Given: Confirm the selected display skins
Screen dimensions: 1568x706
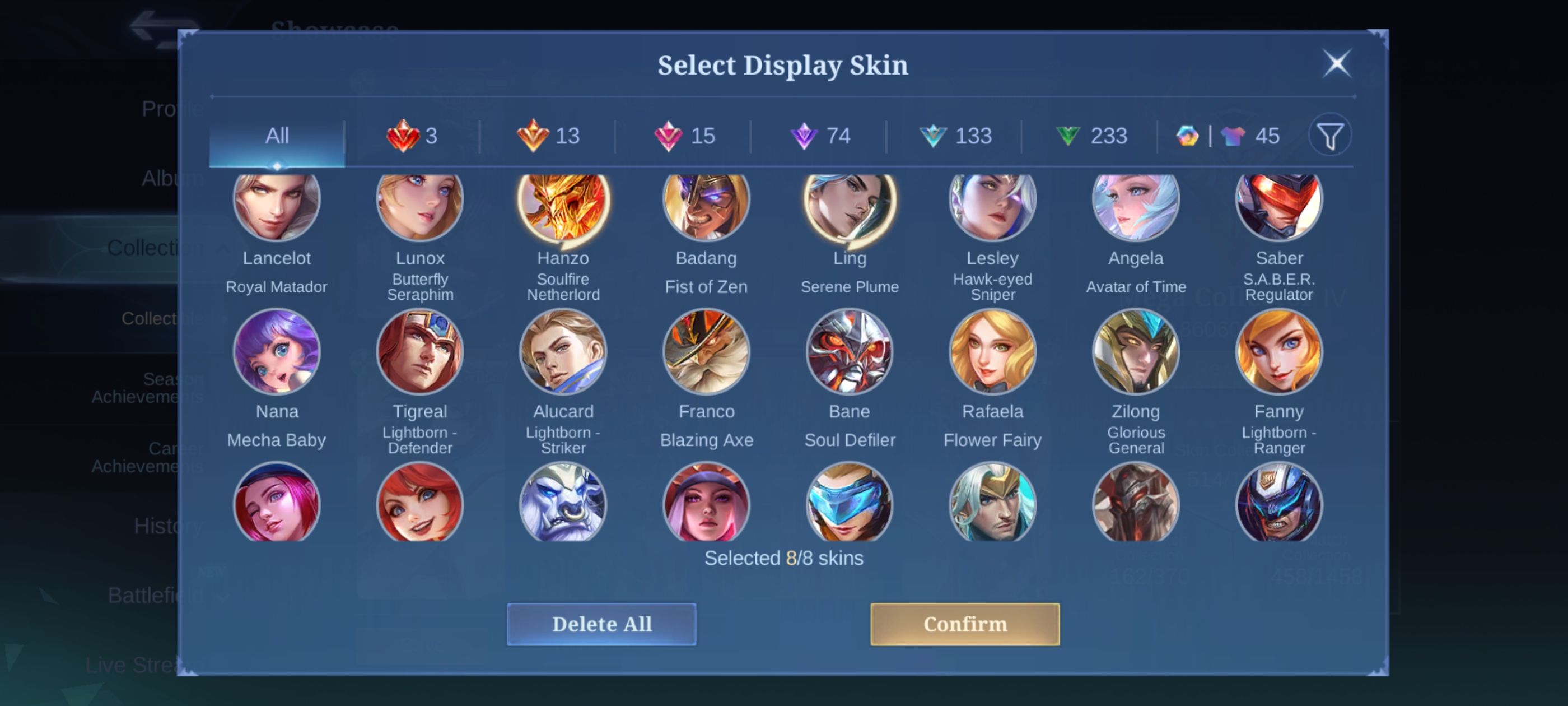Looking at the screenshot, I should point(964,624).
